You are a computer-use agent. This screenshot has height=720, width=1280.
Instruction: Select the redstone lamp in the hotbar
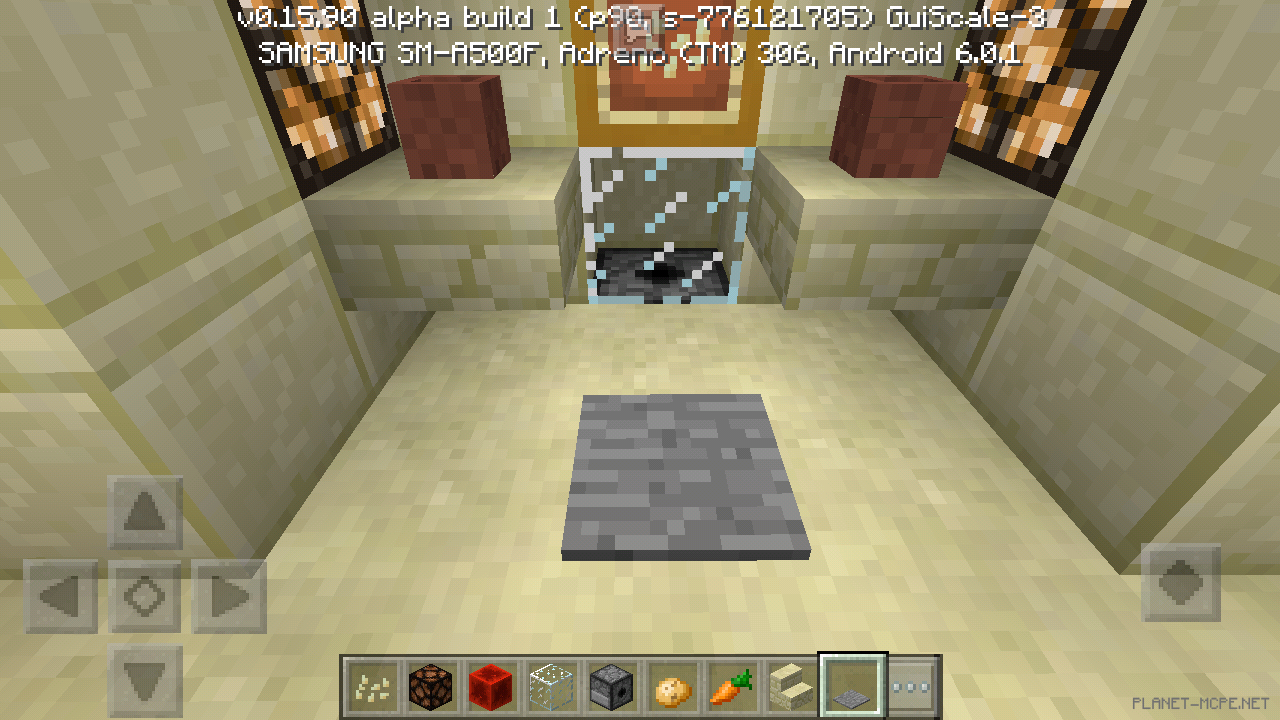(431, 685)
